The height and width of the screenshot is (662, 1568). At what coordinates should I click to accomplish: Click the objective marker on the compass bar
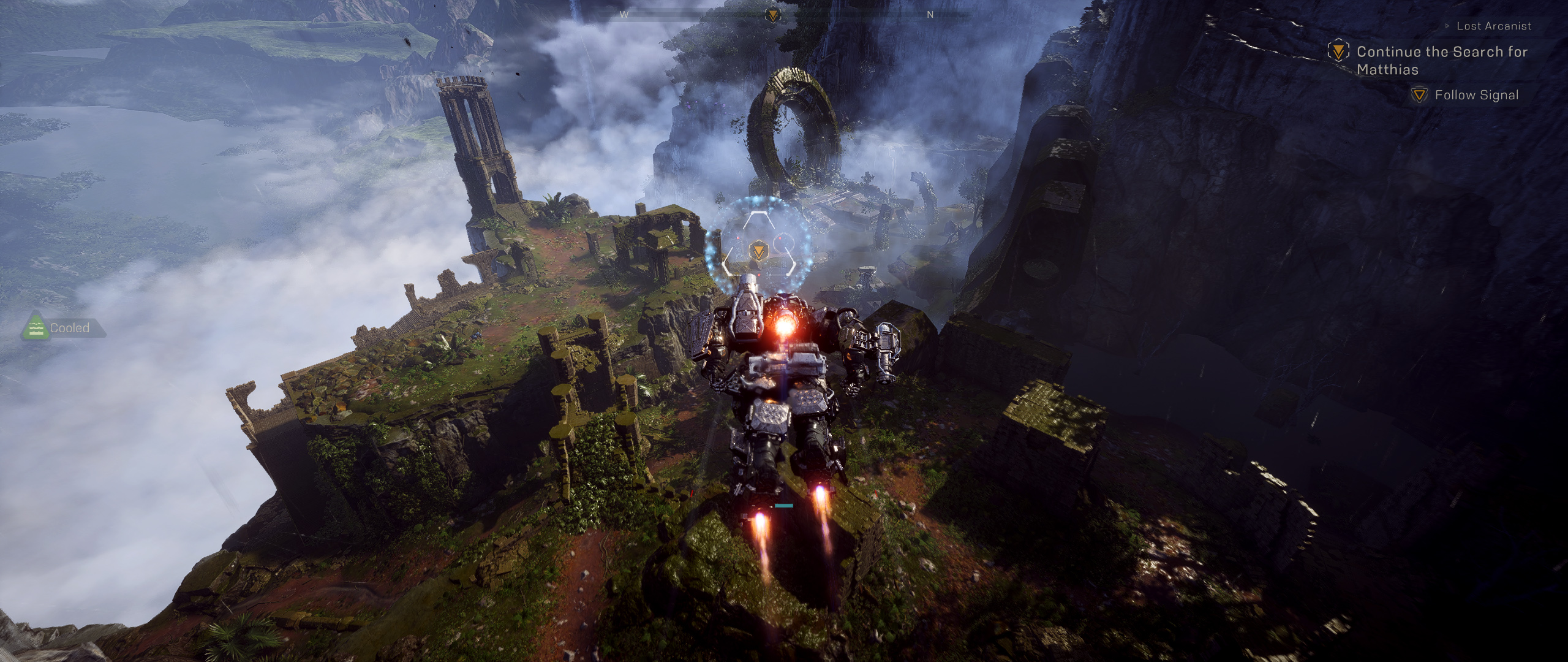pyautogui.click(x=773, y=15)
